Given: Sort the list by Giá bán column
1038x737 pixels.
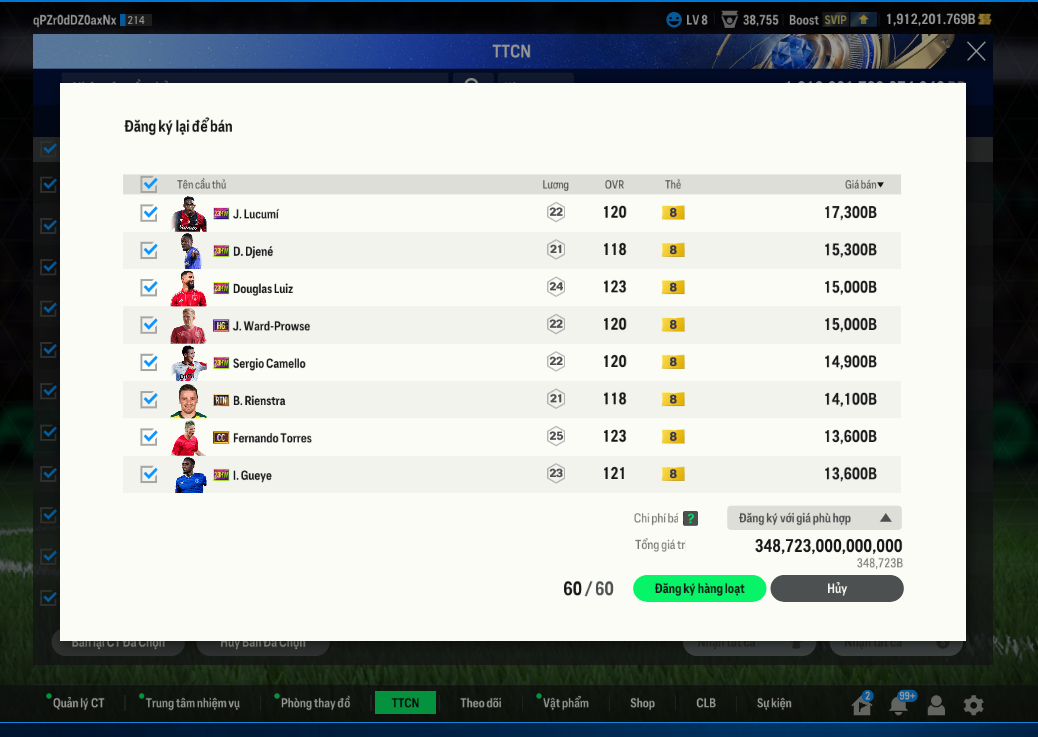Looking at the screenshot, I should coord(864,184).
